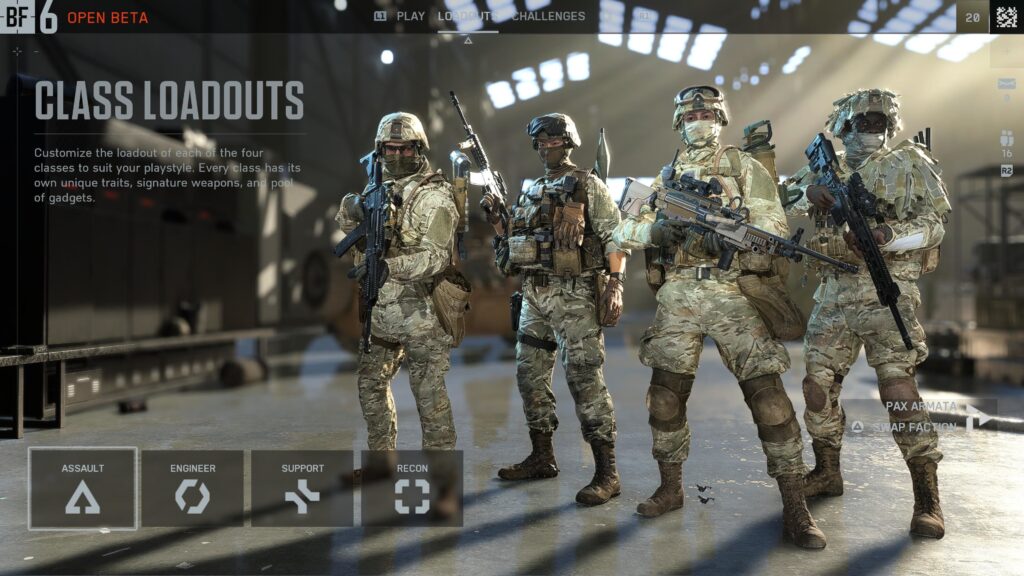Go to the Loadouts tab
This screenshot has height=576, width=1024.
pos(467,16)
